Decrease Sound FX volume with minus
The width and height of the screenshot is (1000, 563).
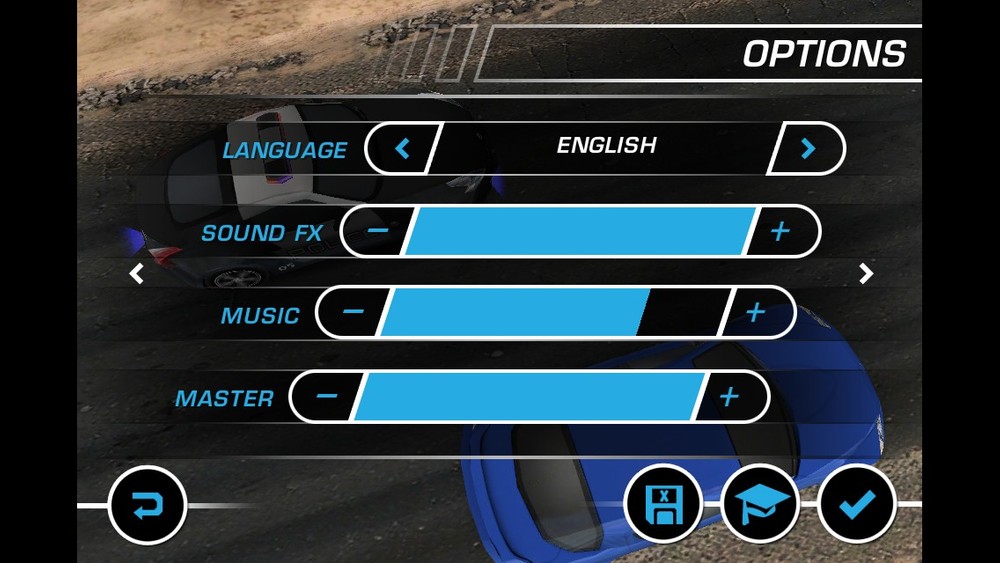tap(377, 232)
